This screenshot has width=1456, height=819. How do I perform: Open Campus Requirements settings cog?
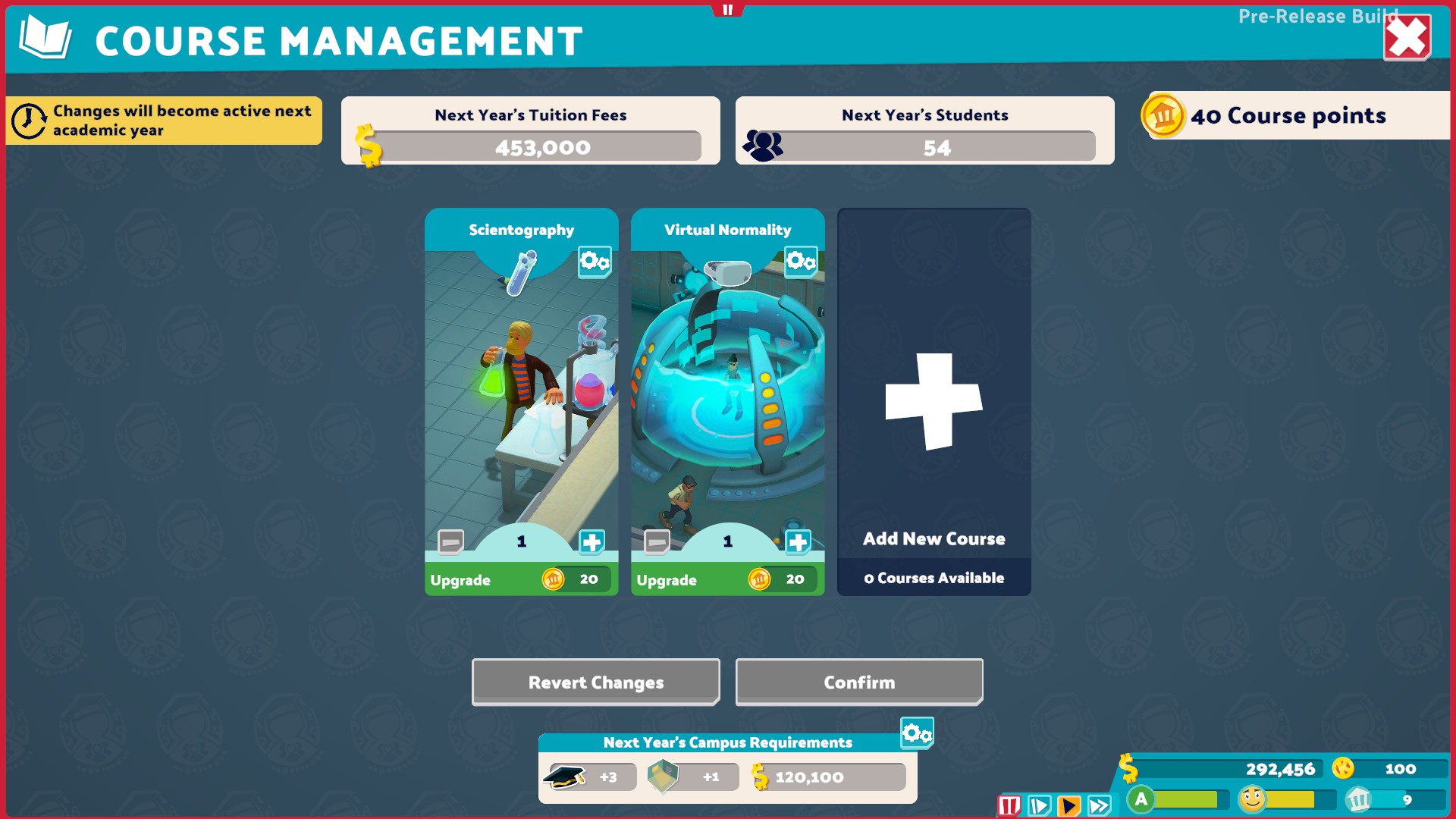[x=917, y=733]
